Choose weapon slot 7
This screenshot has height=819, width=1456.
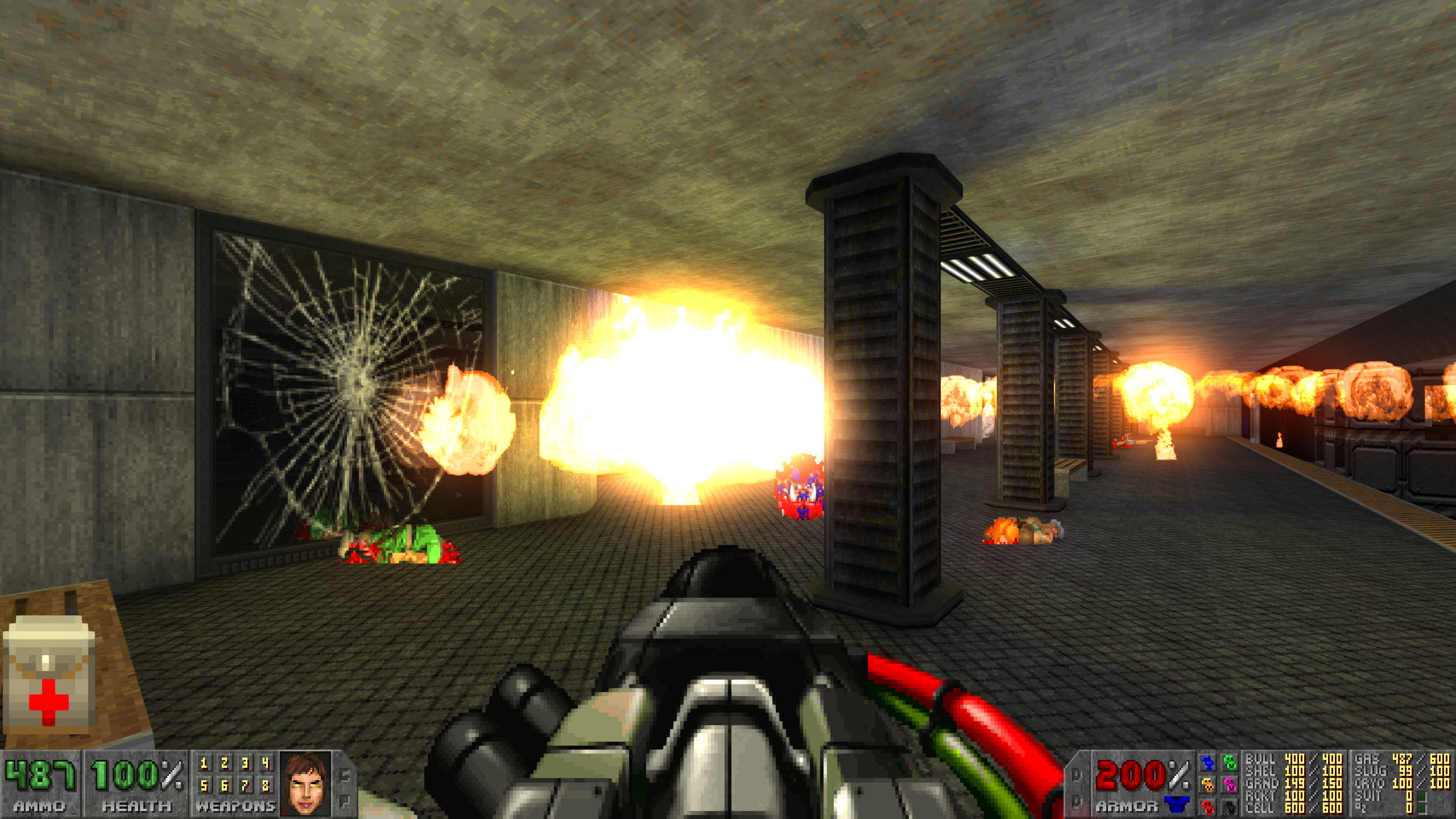click(245, 786)
